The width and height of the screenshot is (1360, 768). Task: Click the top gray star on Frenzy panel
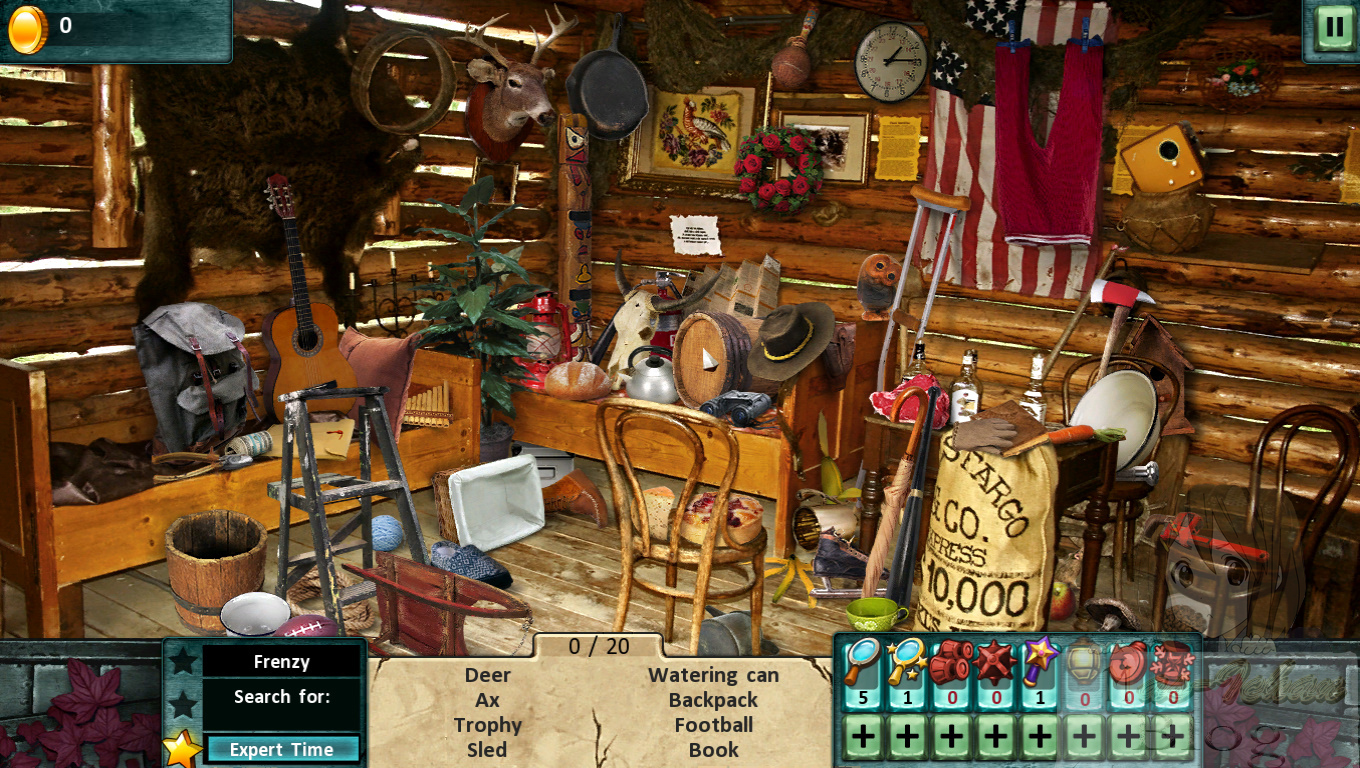185,660
